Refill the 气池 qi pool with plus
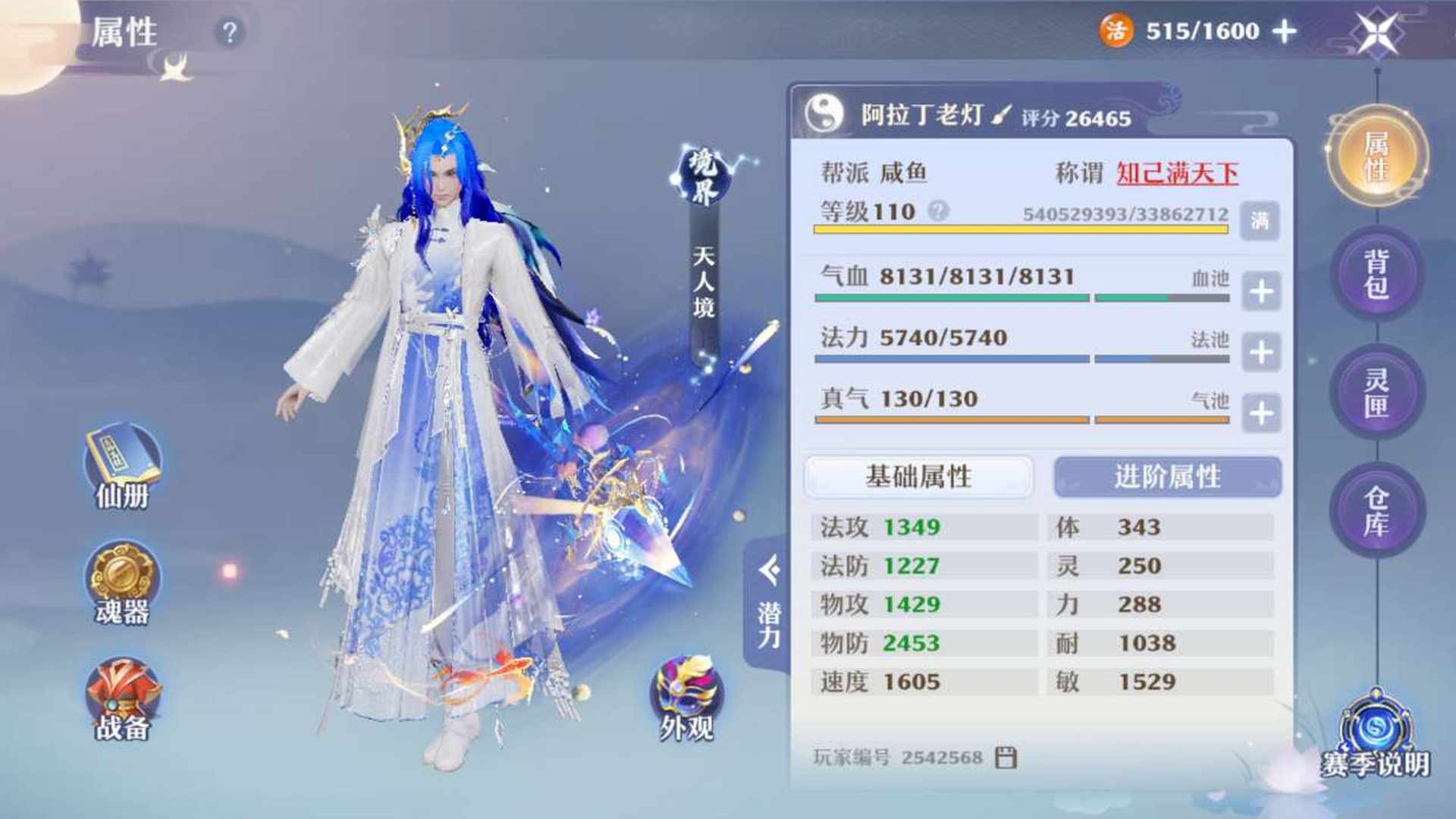1456x819 pixels. [x=1261, y=413]
